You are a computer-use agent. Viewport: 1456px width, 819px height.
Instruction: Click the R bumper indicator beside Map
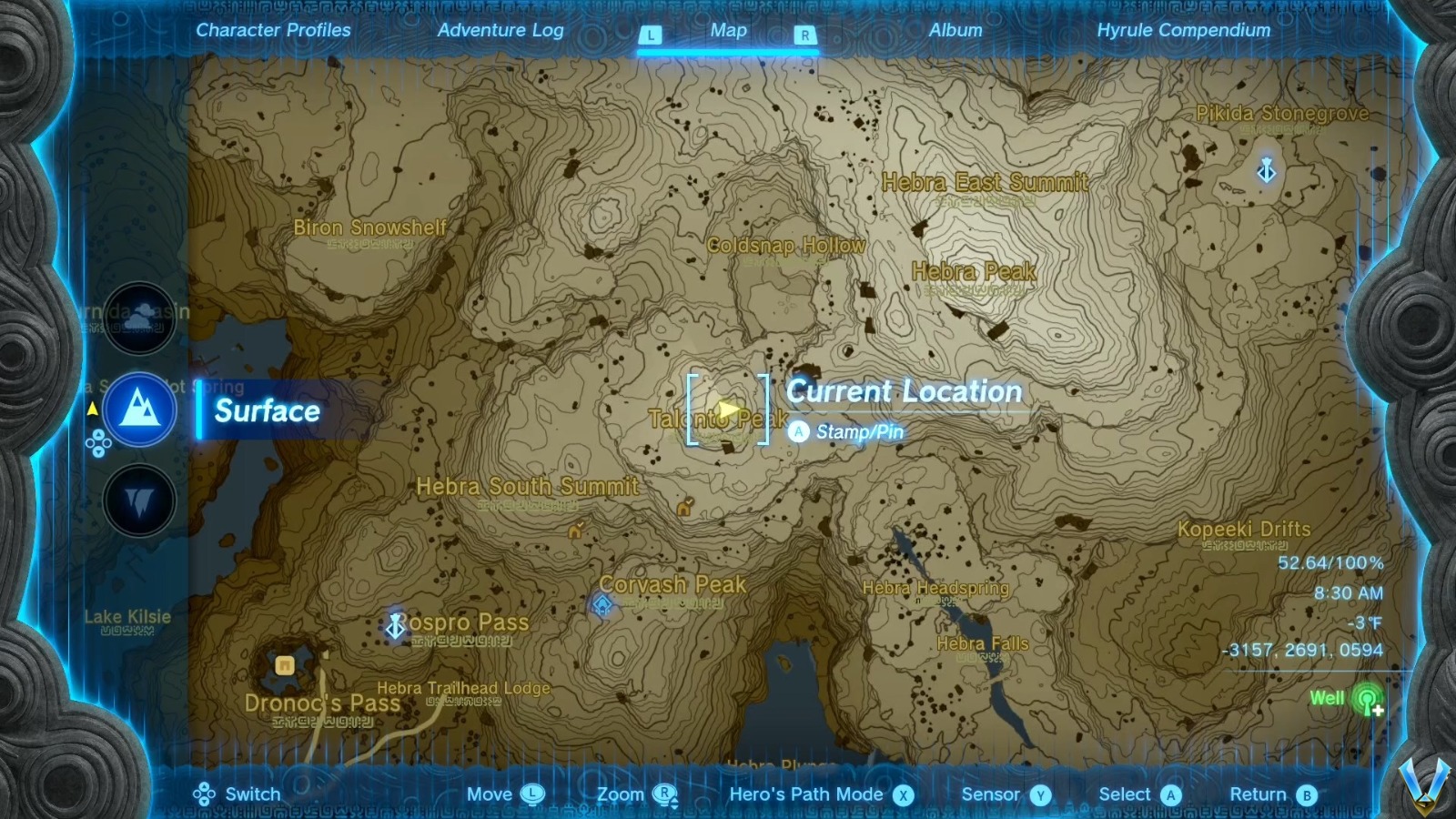804,33
